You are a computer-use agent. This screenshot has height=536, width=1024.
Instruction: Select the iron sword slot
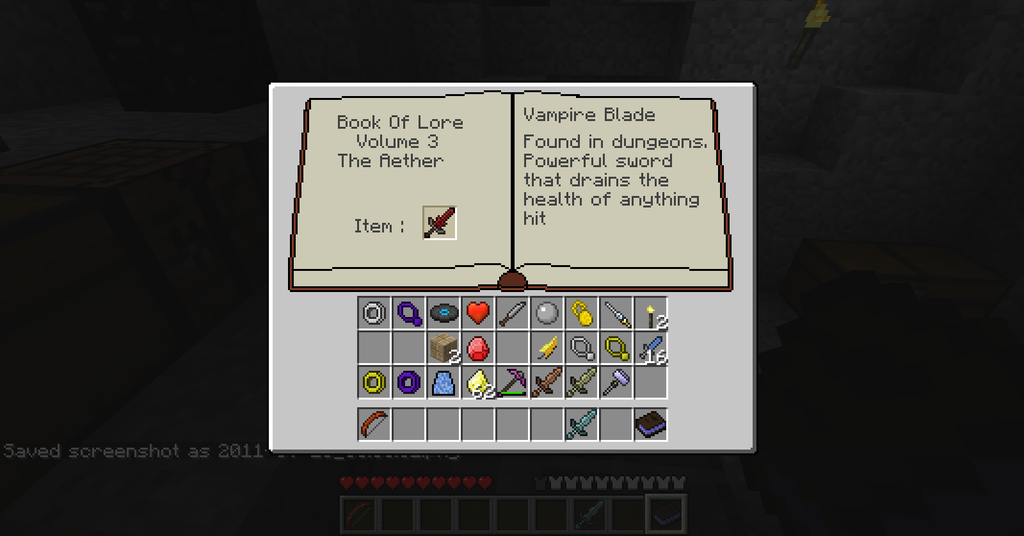tap(512, 314)
